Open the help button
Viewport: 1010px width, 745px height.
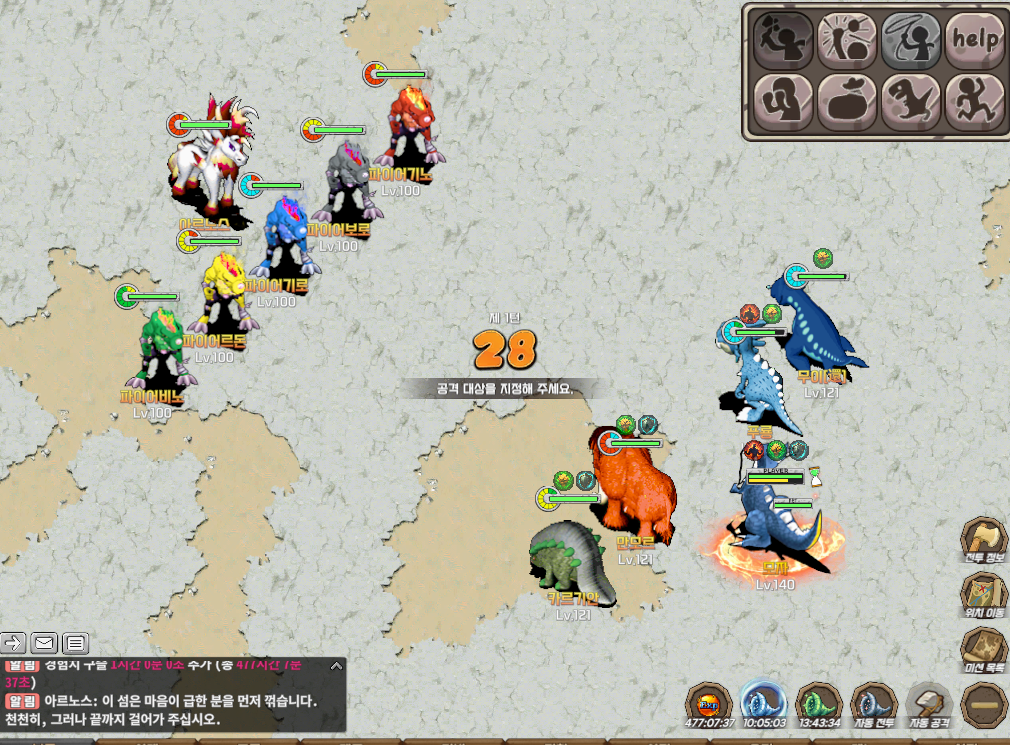[975, 39]
